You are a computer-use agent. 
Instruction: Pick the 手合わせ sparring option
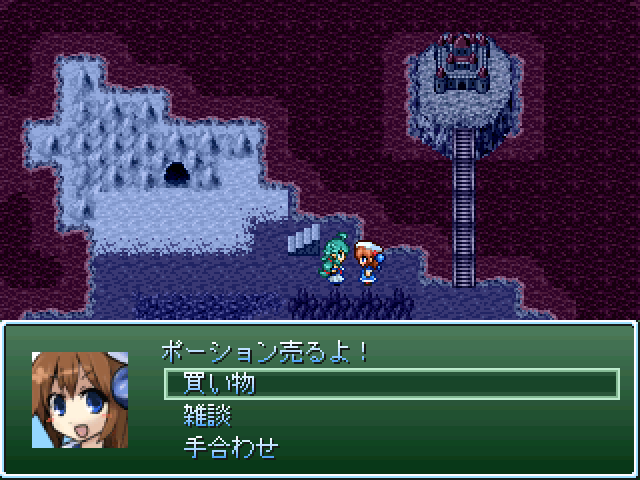tap(231, 447)
